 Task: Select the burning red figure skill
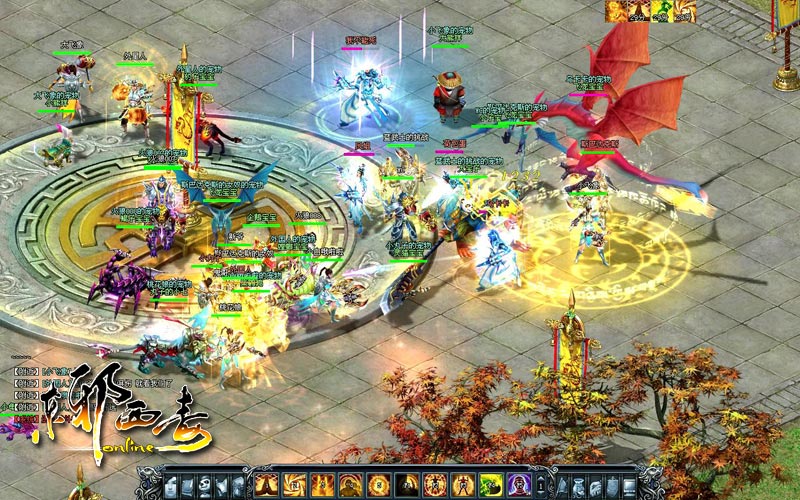(463, 484)
